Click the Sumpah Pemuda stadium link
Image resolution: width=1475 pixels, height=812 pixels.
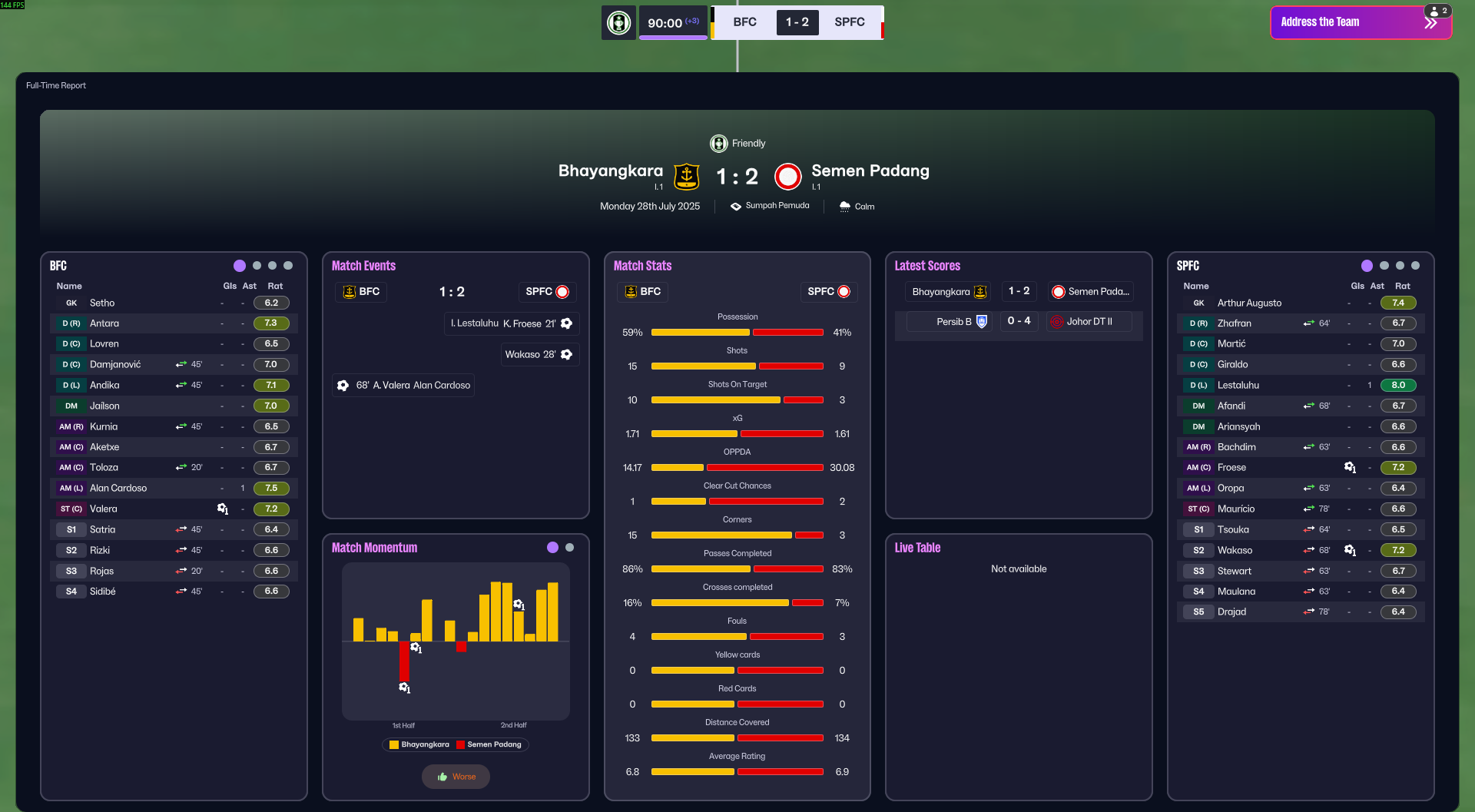(x=777, y=206)
